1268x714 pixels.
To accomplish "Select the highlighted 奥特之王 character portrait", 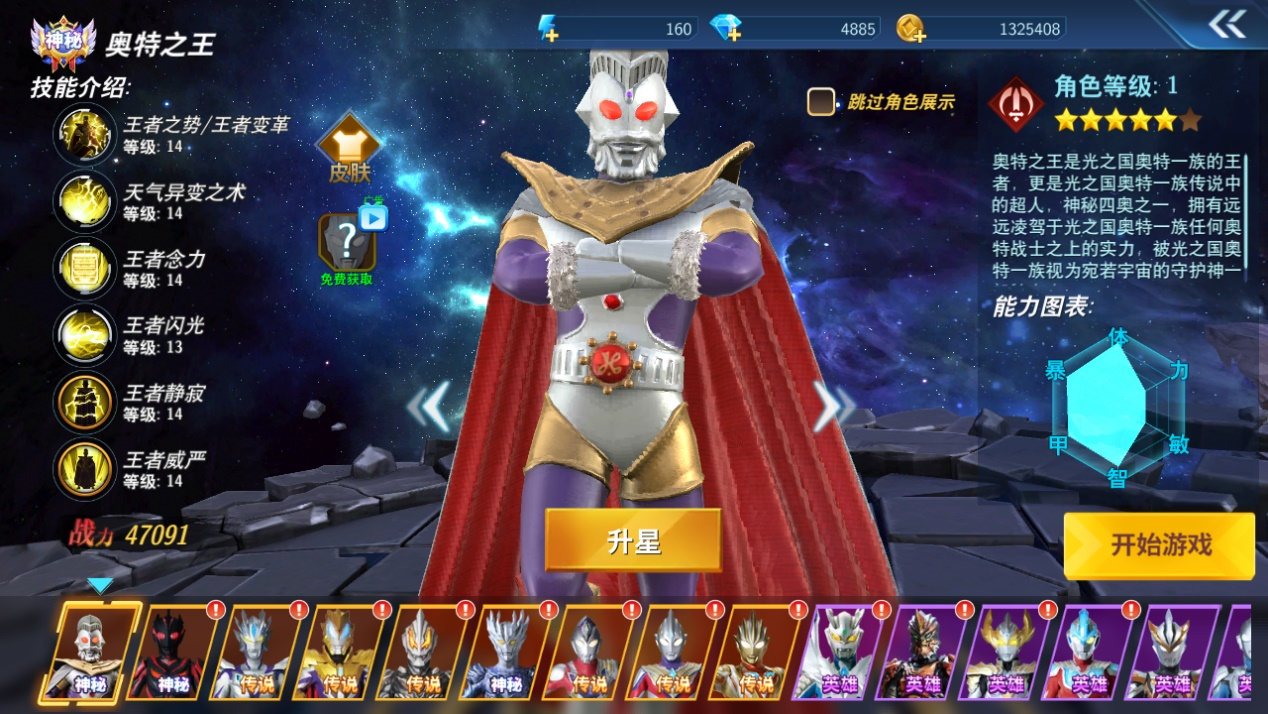I will (92, 652).
